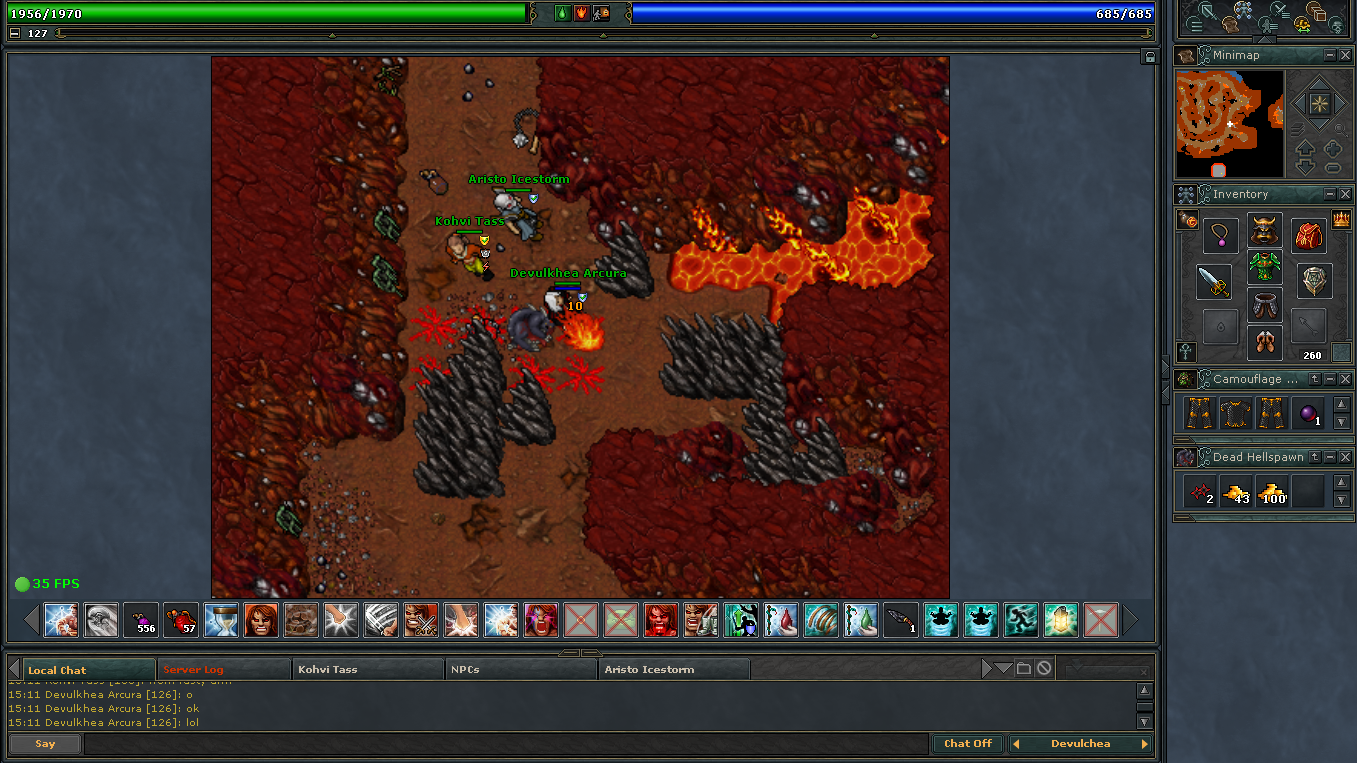The image size is (1357, 763).
Task: Toggle the Chat Off button
Action: tap(968, 743)
